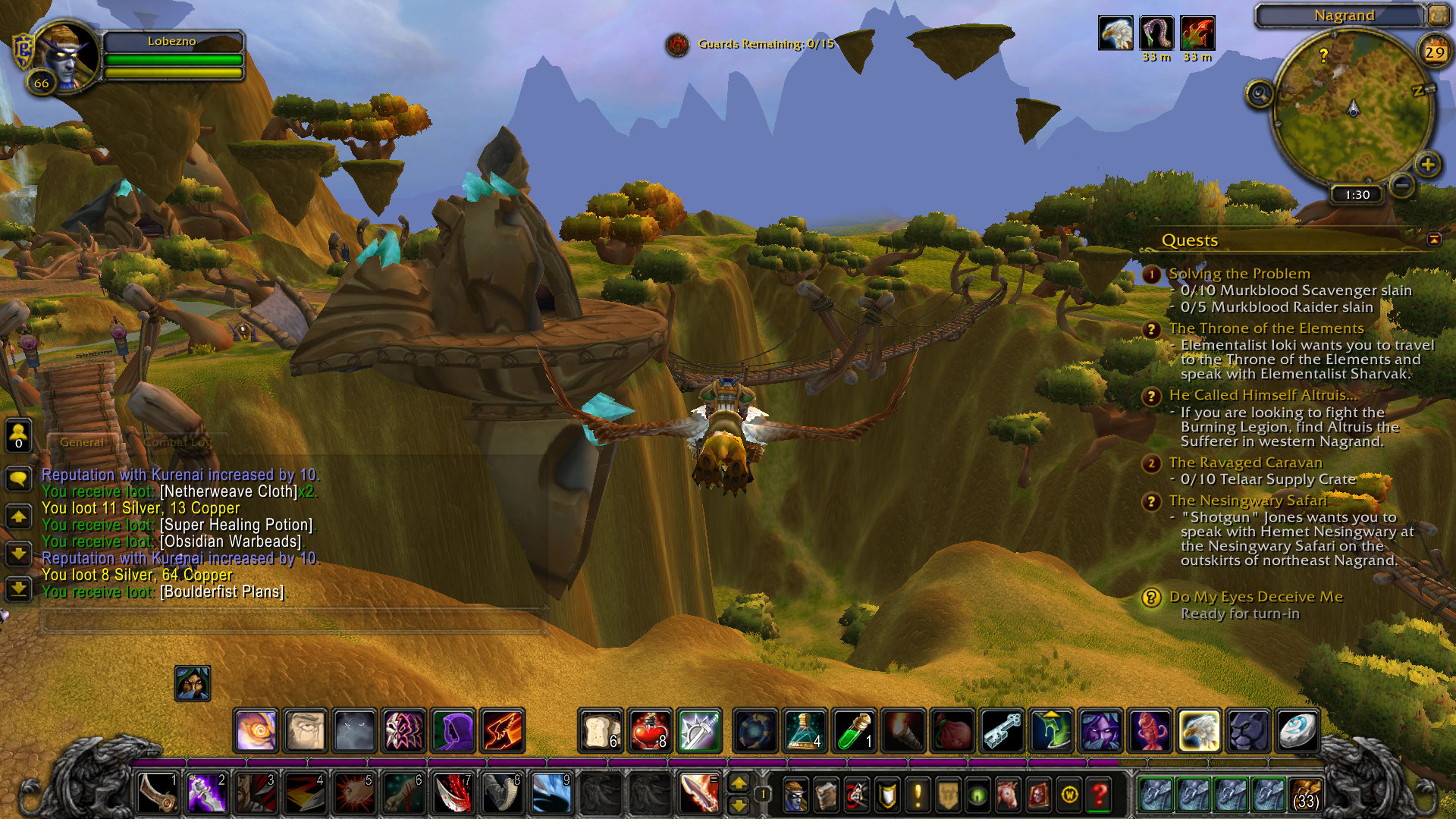Use the hearthstone item
Screen dimensions: 1456x819
(1297, 731)
